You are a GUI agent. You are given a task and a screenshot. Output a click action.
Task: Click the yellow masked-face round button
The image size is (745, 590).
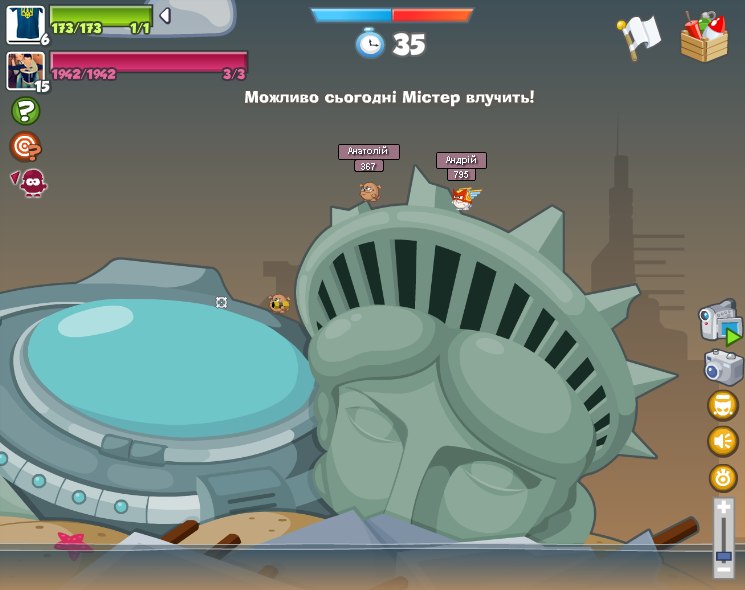click(723, 405)
